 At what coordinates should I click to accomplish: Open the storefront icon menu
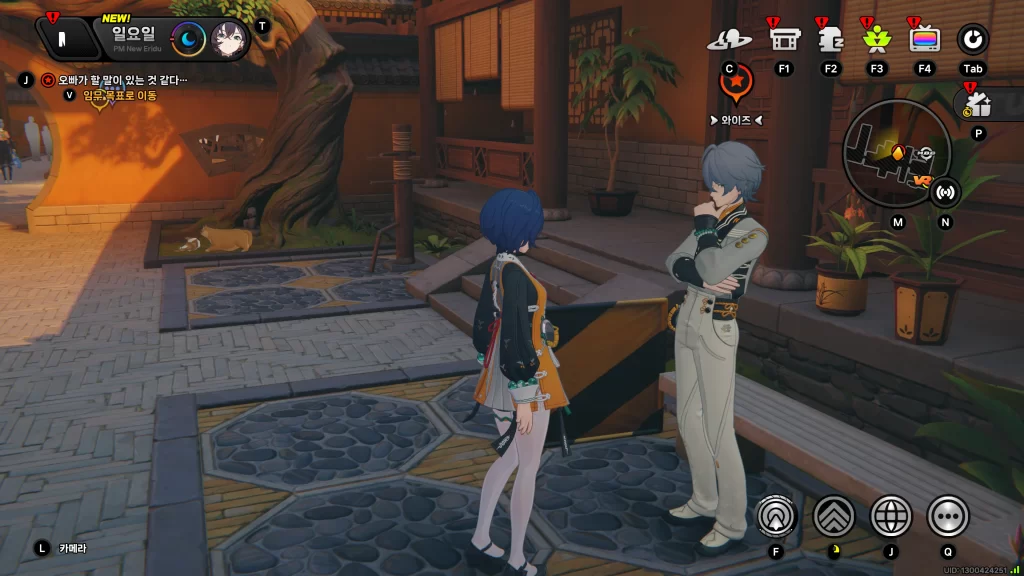(x=784, y=39)
